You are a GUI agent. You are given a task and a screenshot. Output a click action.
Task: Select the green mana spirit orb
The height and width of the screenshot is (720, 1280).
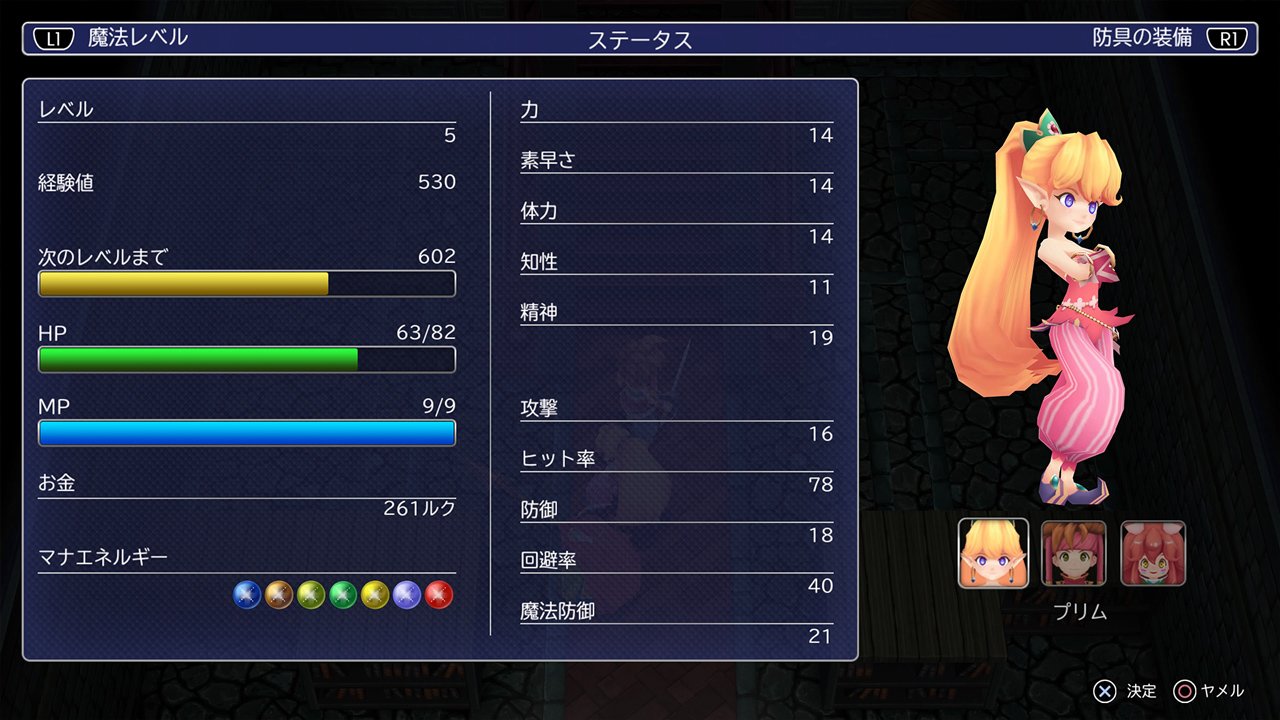pos(343,594)
